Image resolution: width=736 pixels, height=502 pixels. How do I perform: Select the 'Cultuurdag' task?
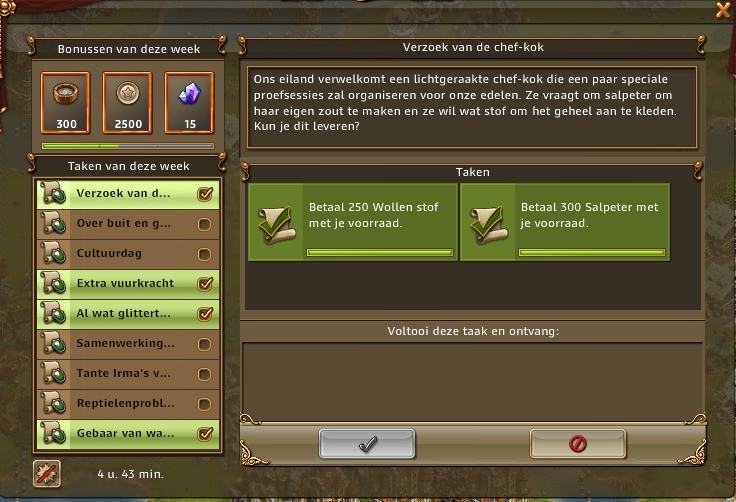tap(125, 254)
